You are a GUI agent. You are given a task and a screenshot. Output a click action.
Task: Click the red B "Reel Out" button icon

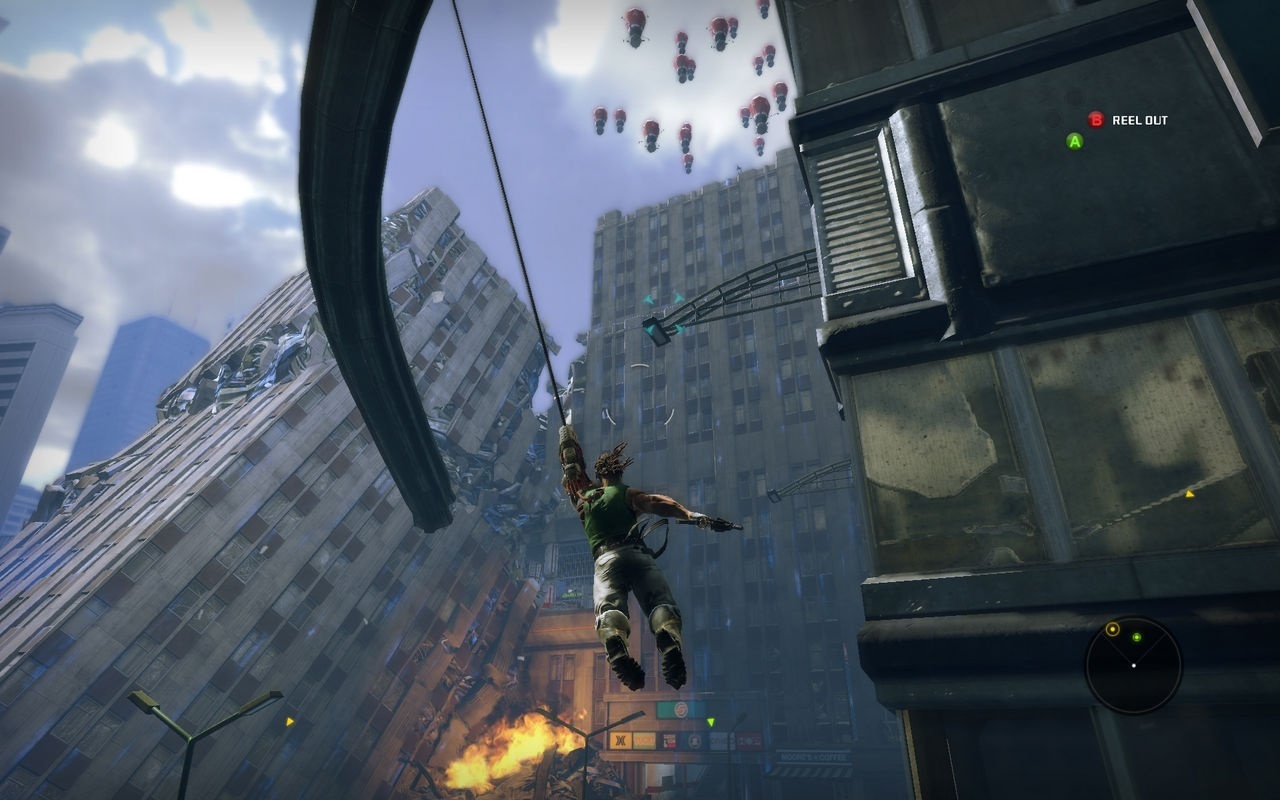[x=1097, y=121]
